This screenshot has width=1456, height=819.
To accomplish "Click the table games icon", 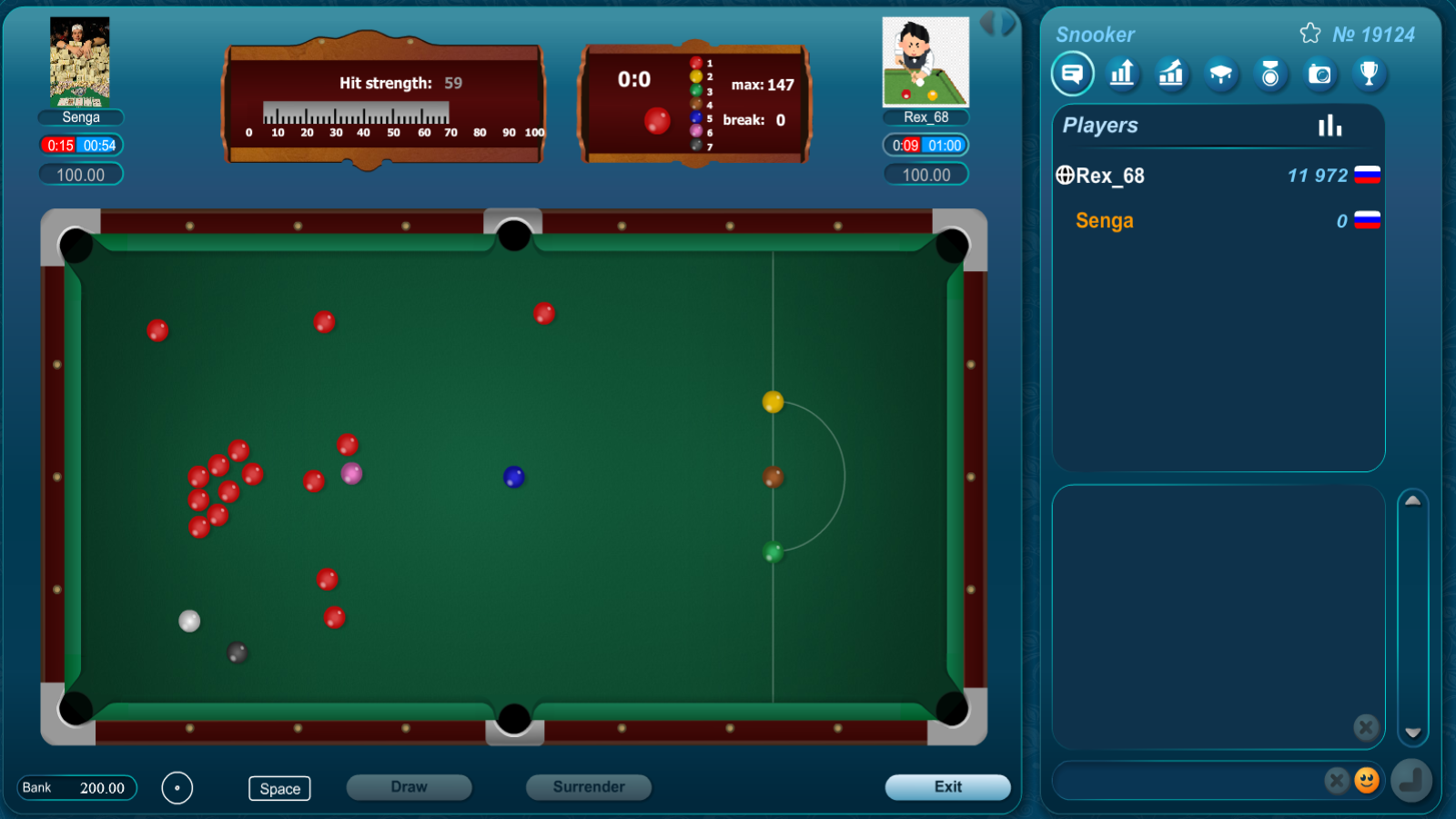I will coord(1221,74).
